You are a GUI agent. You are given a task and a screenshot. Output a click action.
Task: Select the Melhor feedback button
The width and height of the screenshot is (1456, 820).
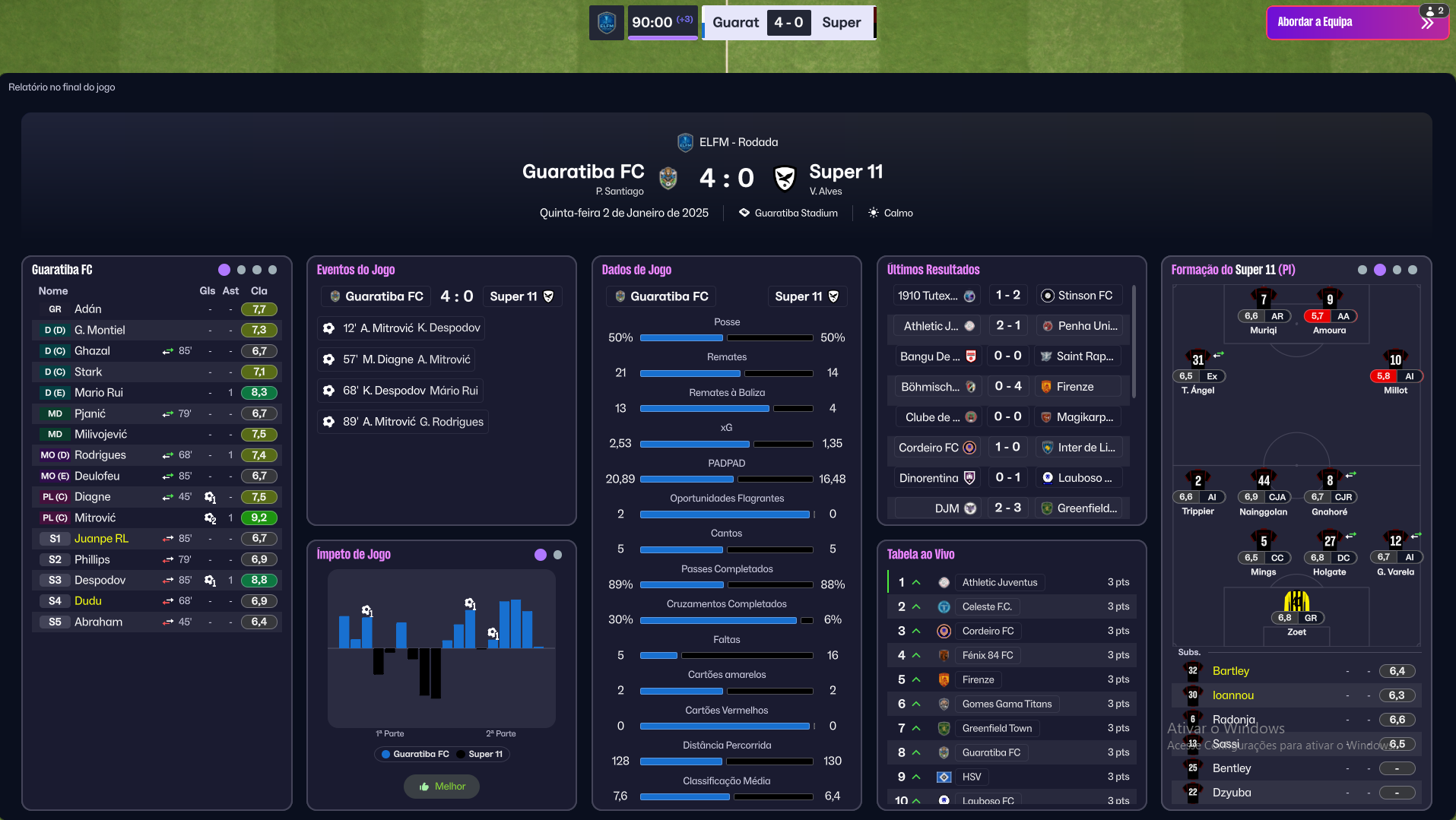[x=442, y=787]
